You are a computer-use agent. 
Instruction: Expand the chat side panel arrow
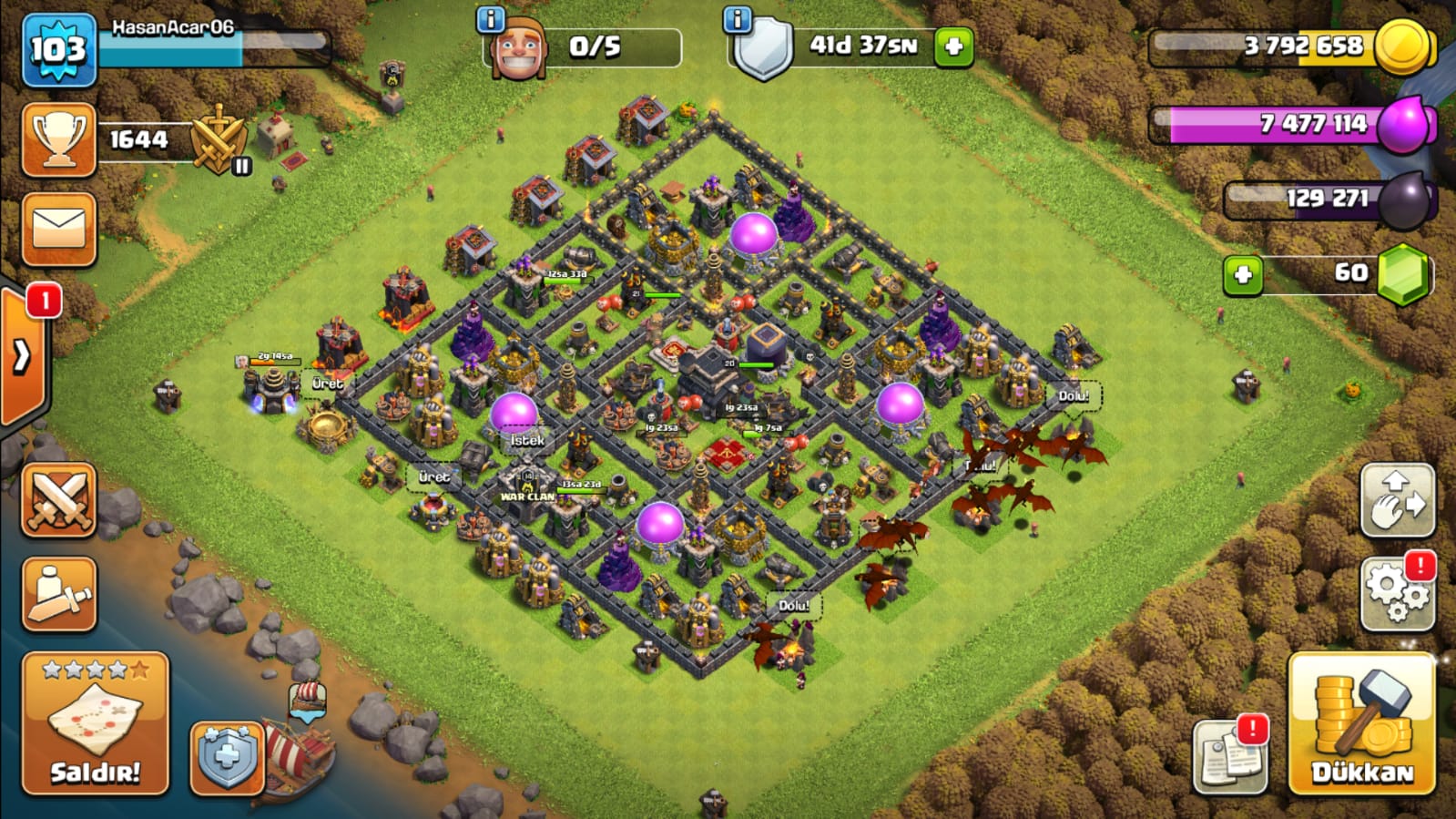[22, 356]
